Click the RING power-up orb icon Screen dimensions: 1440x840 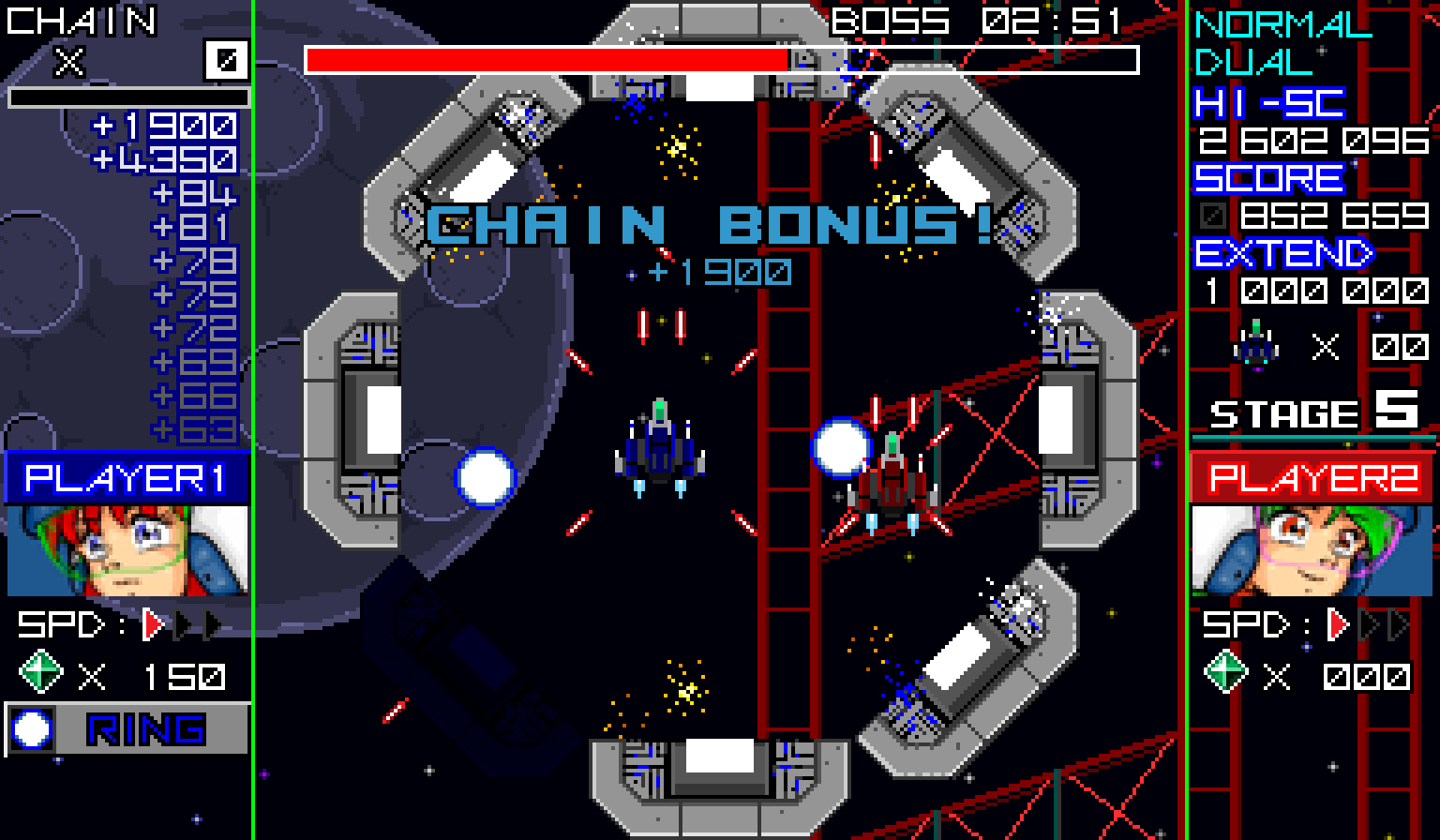(x=31, y=727)
